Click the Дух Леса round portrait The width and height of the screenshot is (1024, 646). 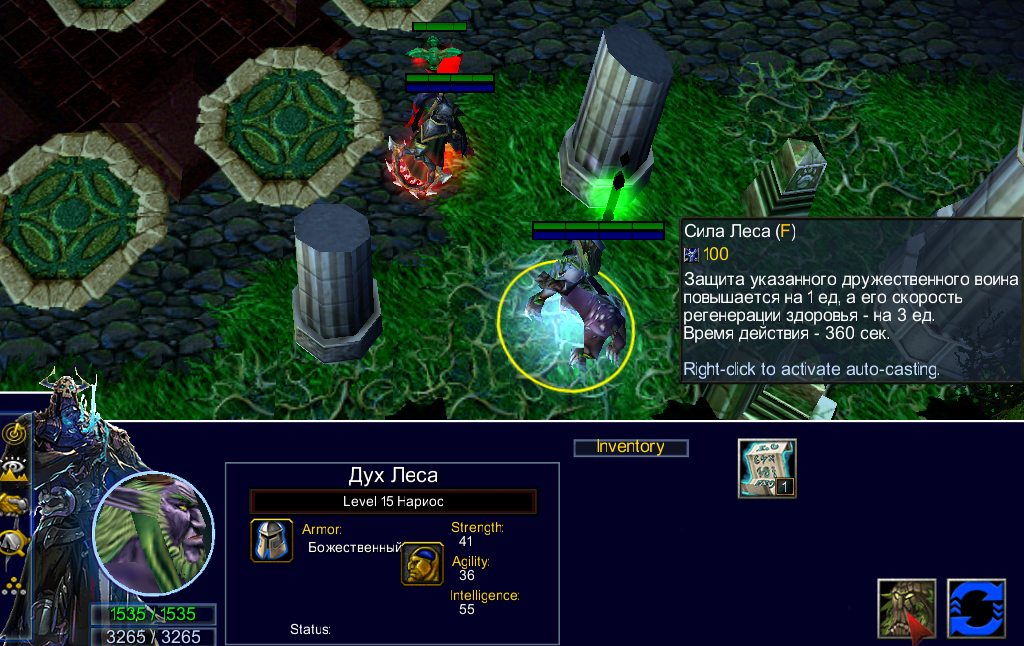tap(153, 533)
